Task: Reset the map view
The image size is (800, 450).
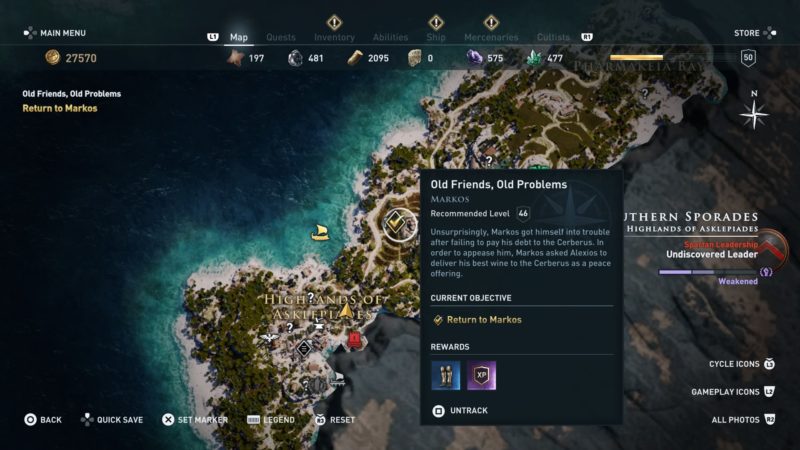Action: pos(342,420)
